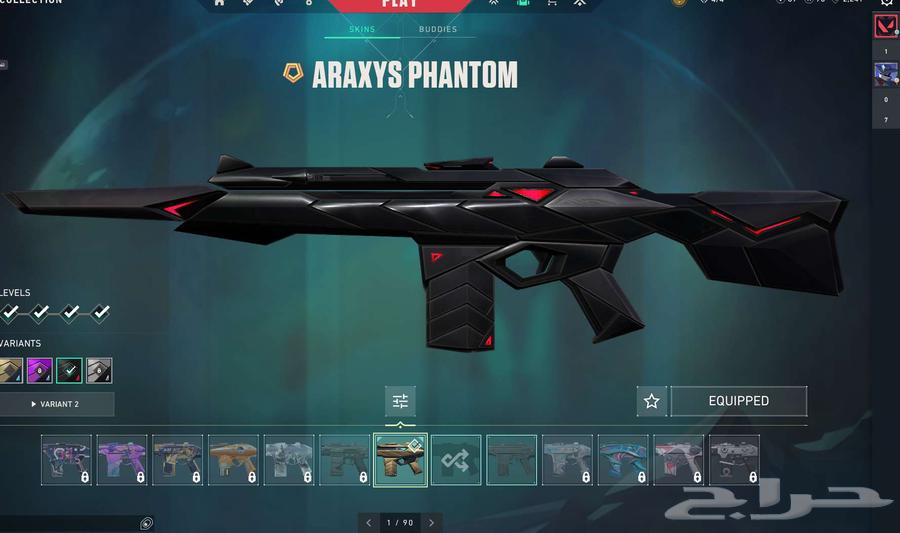Image resolution: width=900 pixels, height=533 pixels.
Task: Open the store cart icon
Action: (551, 3)
